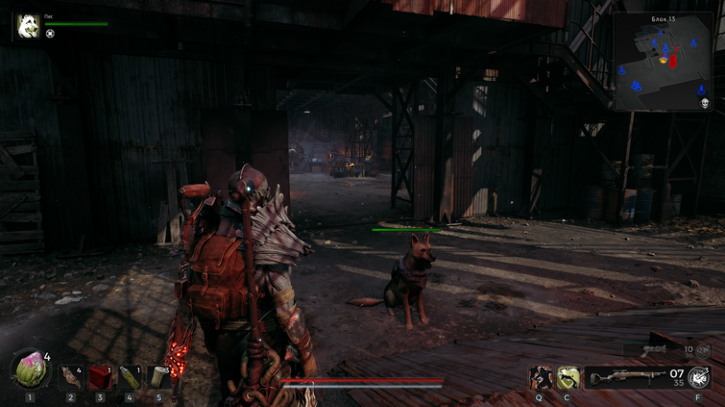Click the dog companion portrait

pos(28,27)
